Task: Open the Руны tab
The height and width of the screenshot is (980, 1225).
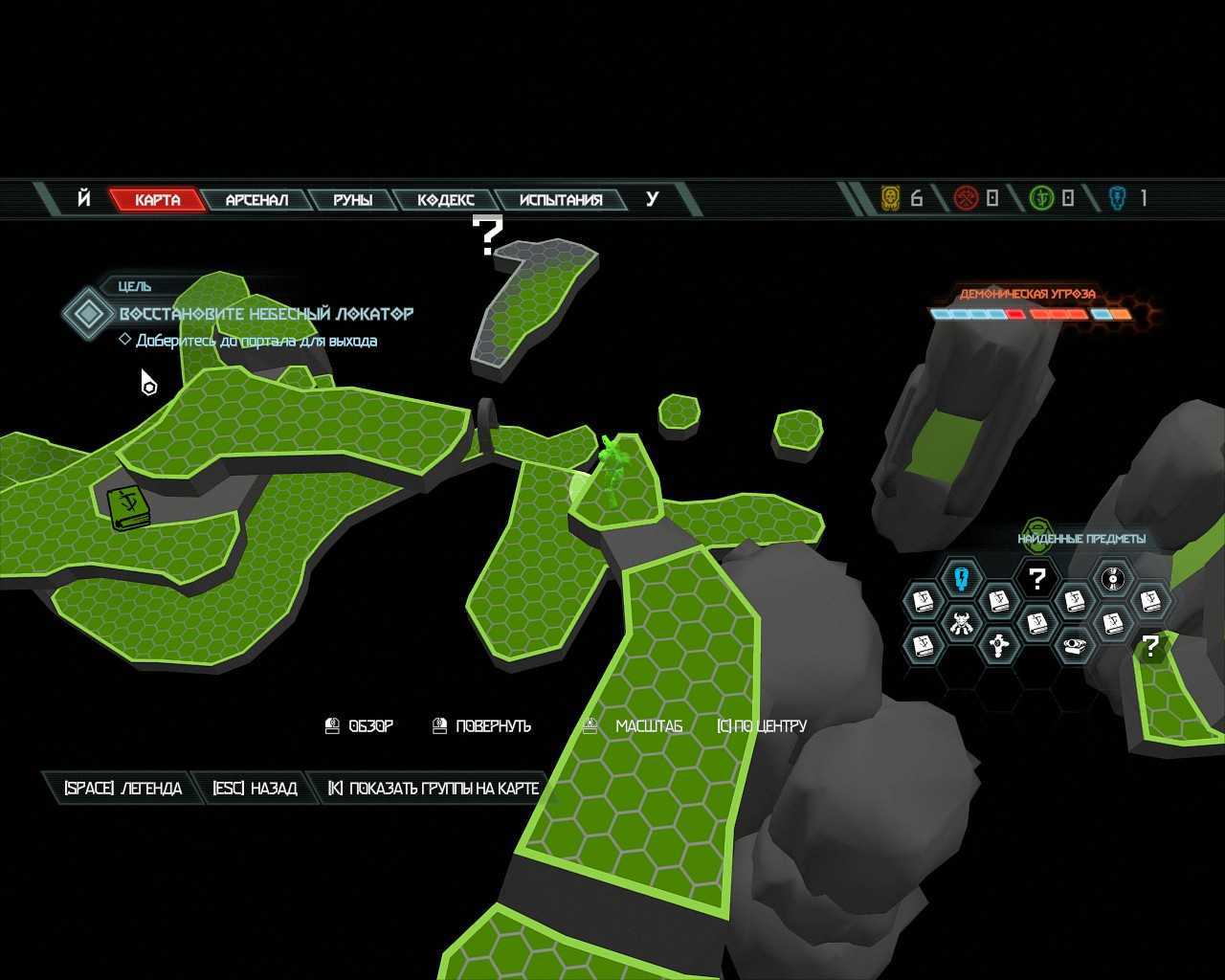Action: (352, 200)
